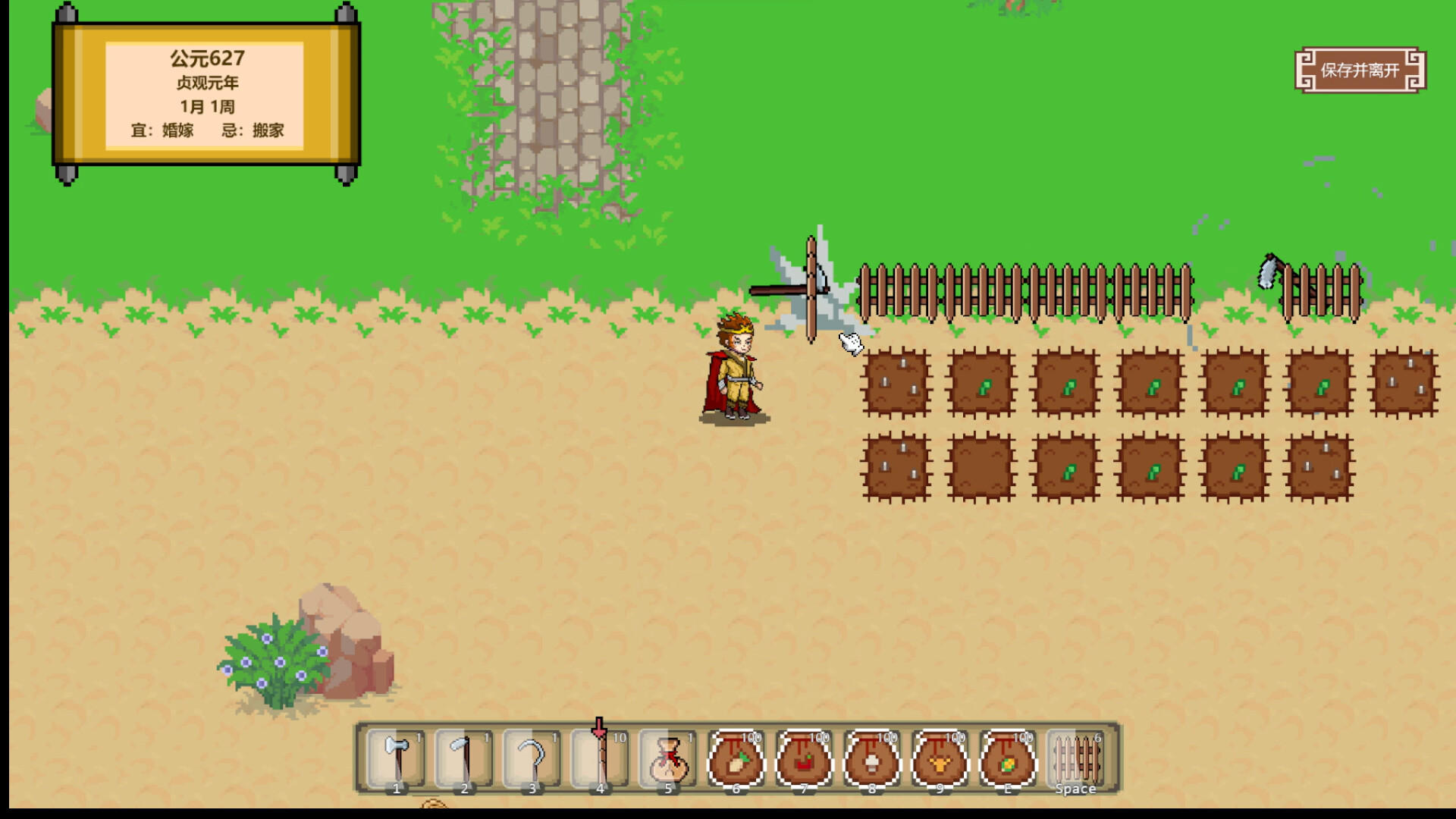Viewport: 1456px width, 819px height.
Task: Pick the sickle in hotbar slot 3
Action: click(x=531, y=758)
